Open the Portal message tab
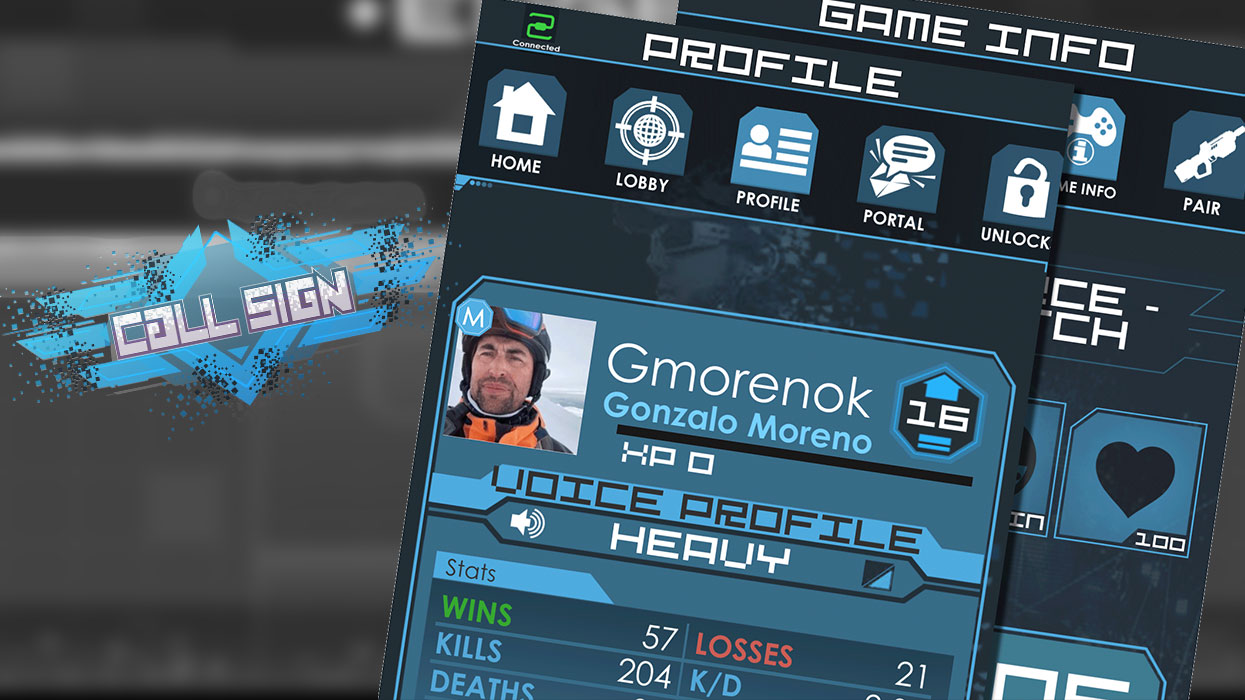 tap(896, 171)
